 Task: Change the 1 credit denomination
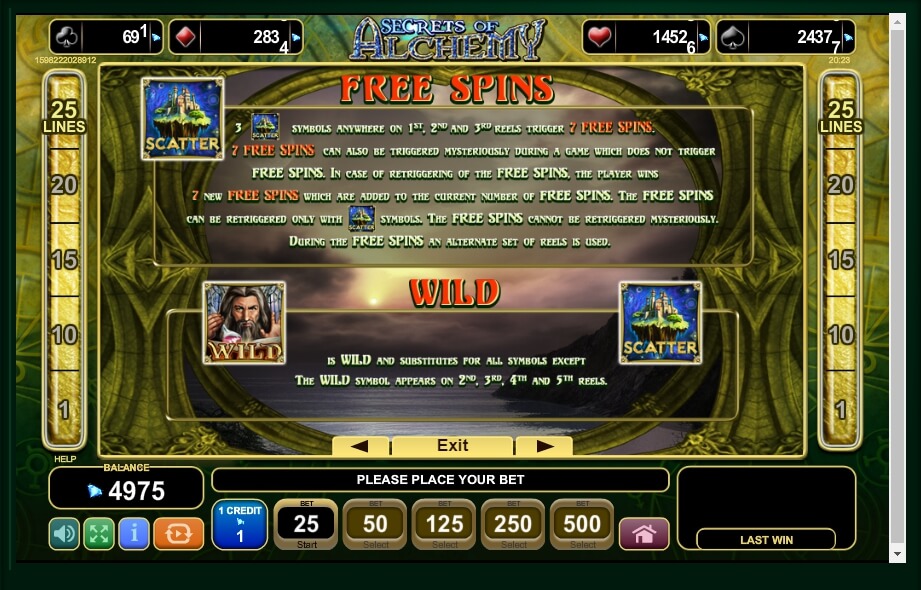(240, 524)
